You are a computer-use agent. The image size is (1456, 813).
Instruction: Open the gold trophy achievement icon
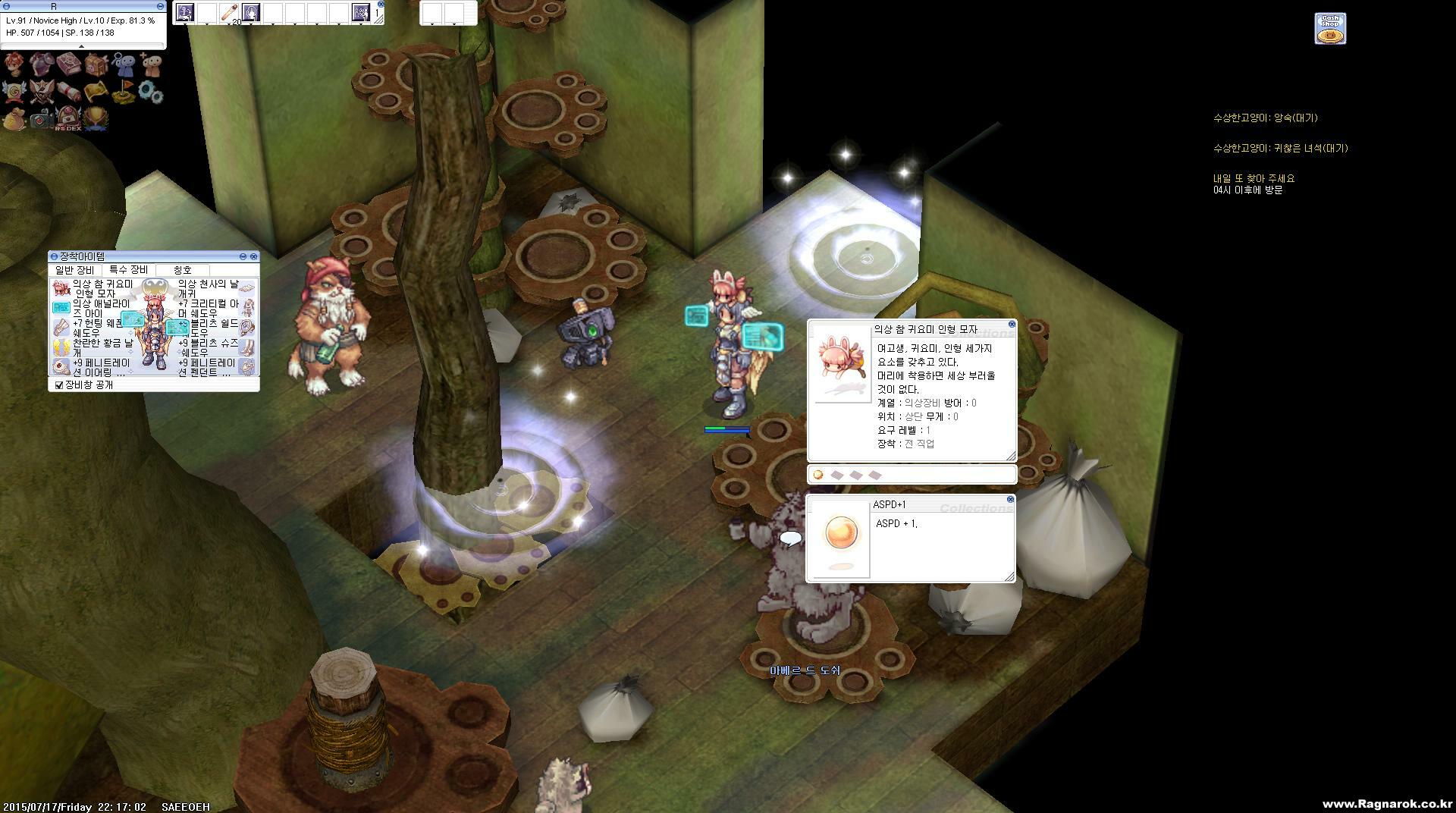click(x=96, y=118)
